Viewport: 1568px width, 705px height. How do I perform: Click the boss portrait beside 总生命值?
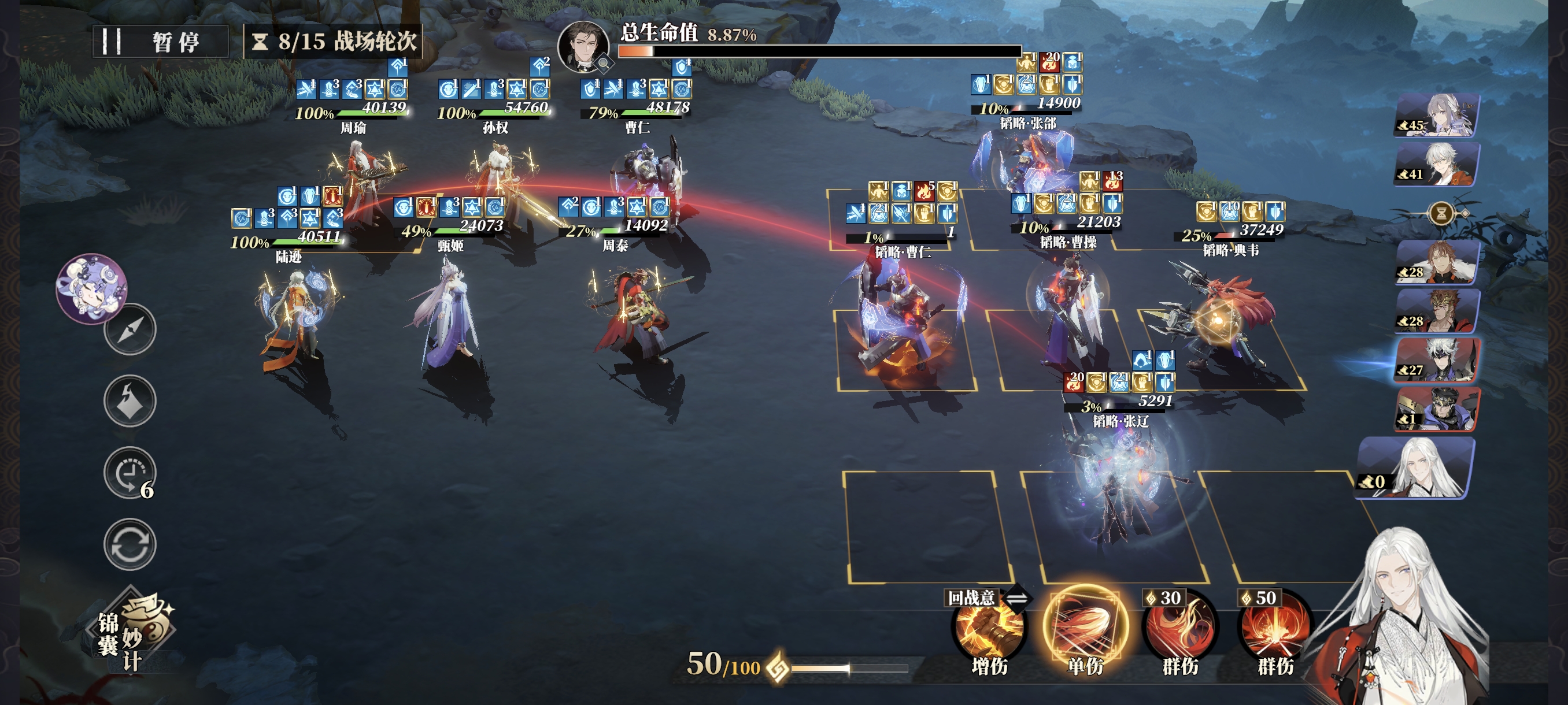(x=583, y=47)
